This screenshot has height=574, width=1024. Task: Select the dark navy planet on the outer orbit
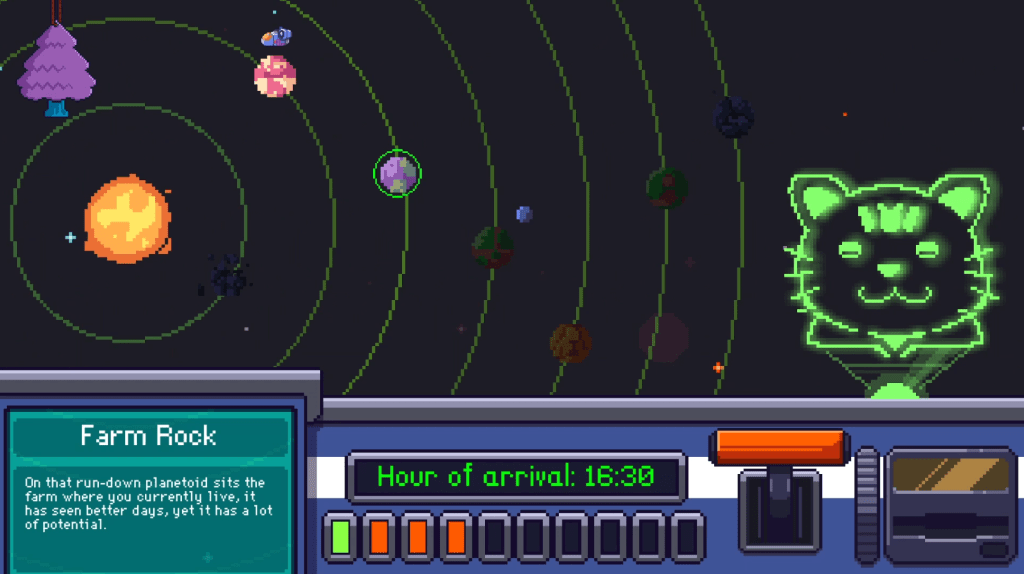pyautogui.click(x=735, y=118)
